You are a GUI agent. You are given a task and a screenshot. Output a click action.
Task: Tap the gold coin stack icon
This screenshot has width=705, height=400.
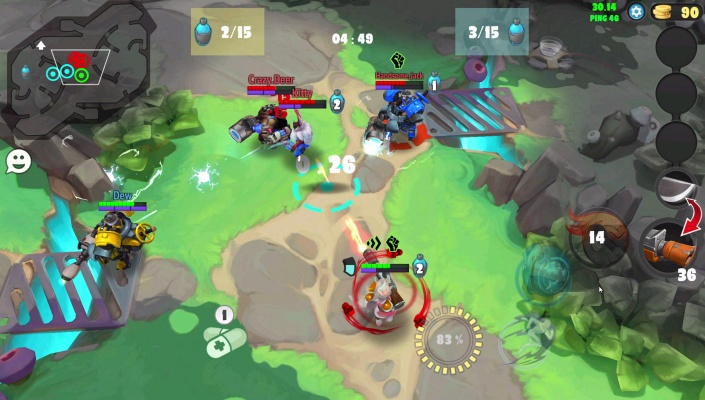tap(662, 12)
